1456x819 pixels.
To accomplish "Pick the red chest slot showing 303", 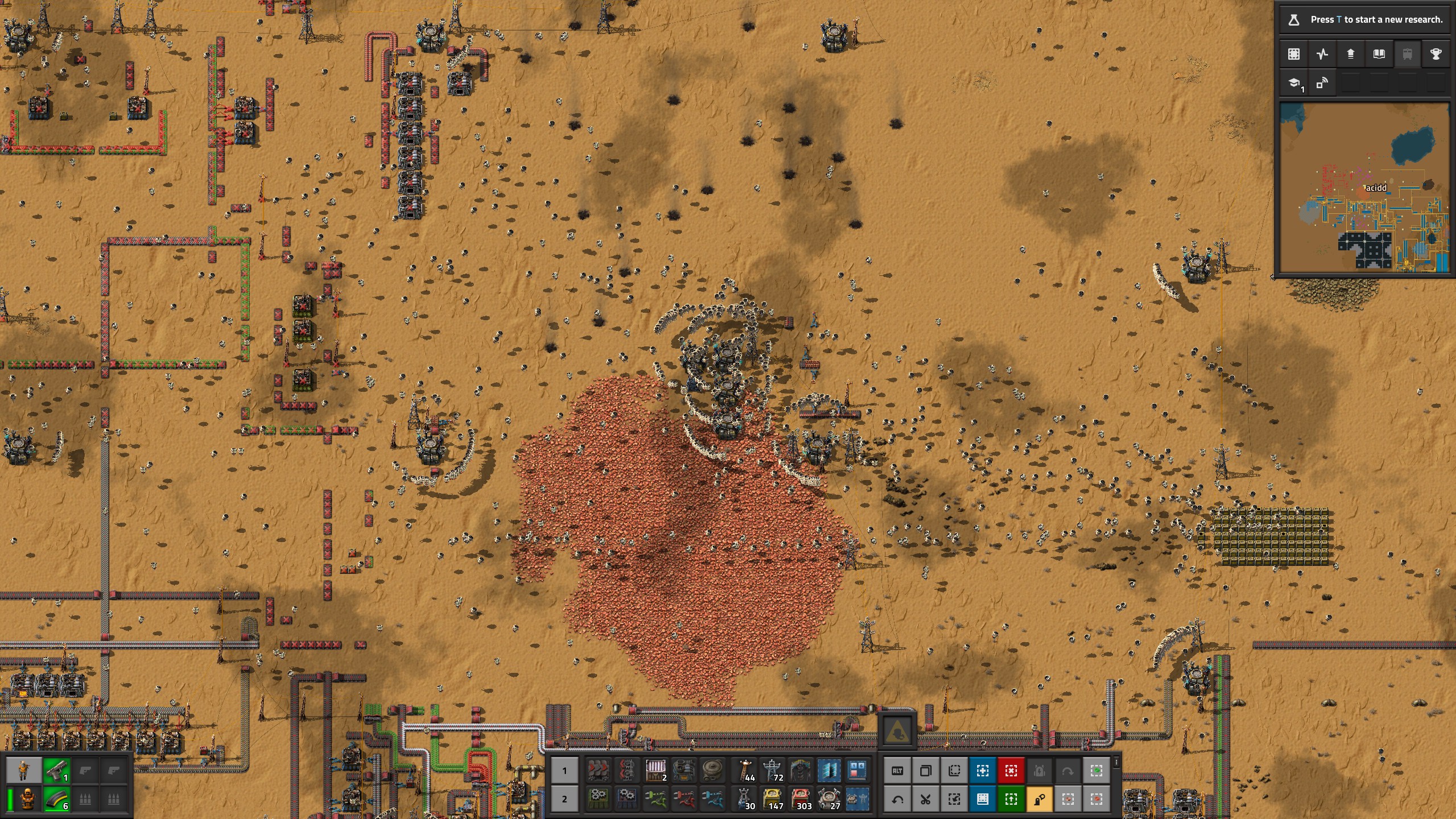I will tap(801, 799).
